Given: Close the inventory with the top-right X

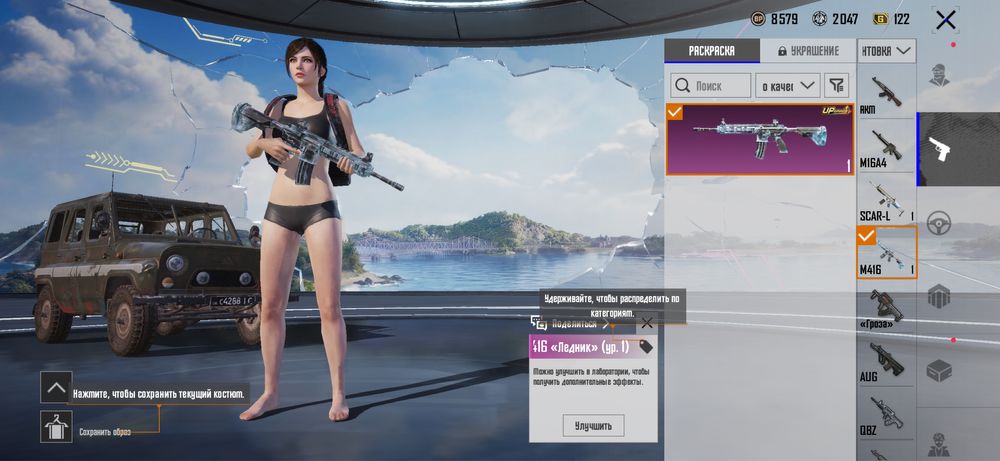Looking at the screenshot, I should tap(945, 19).
